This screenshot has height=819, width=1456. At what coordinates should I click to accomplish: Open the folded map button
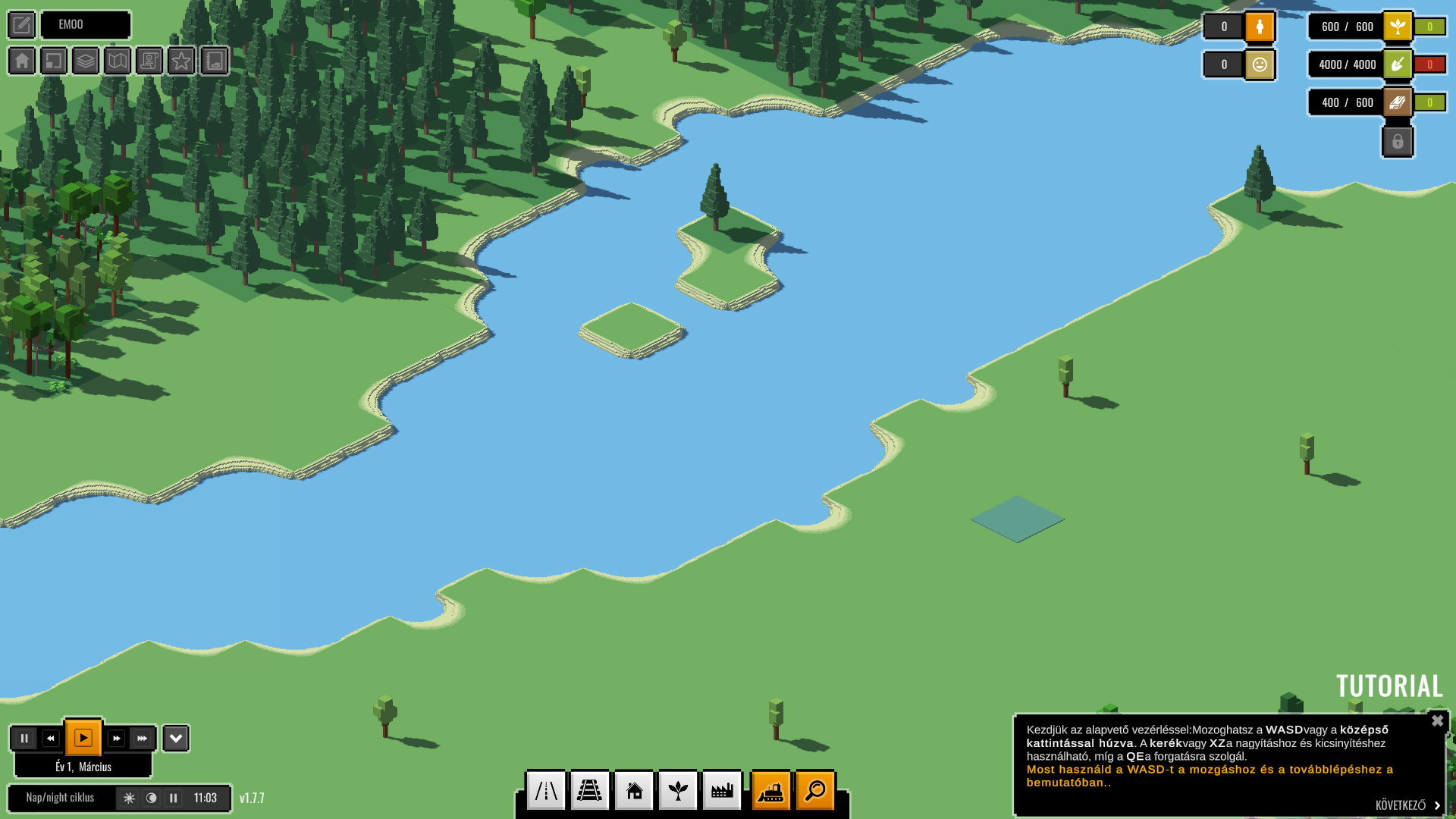(x=118, y=61)
